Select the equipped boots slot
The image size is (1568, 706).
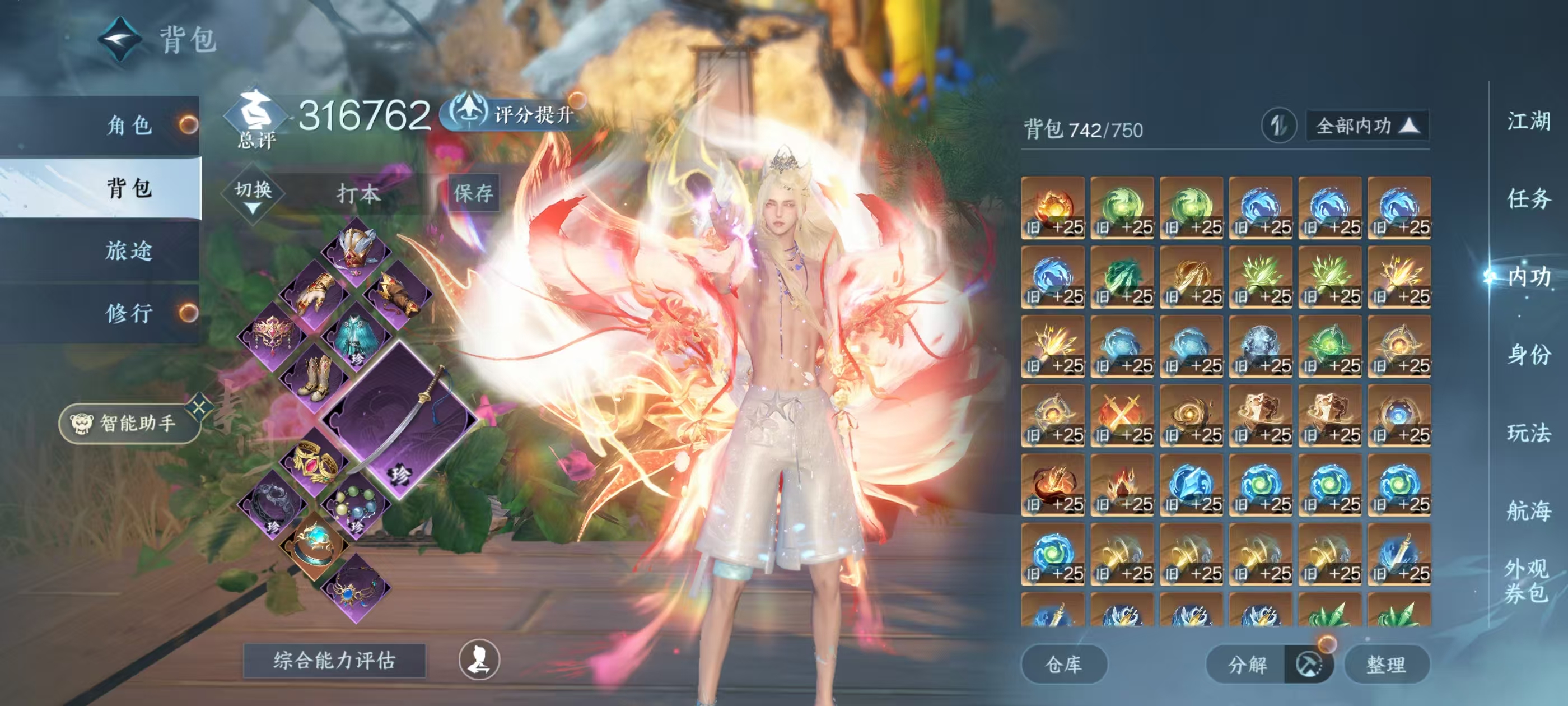click(315, 378)
